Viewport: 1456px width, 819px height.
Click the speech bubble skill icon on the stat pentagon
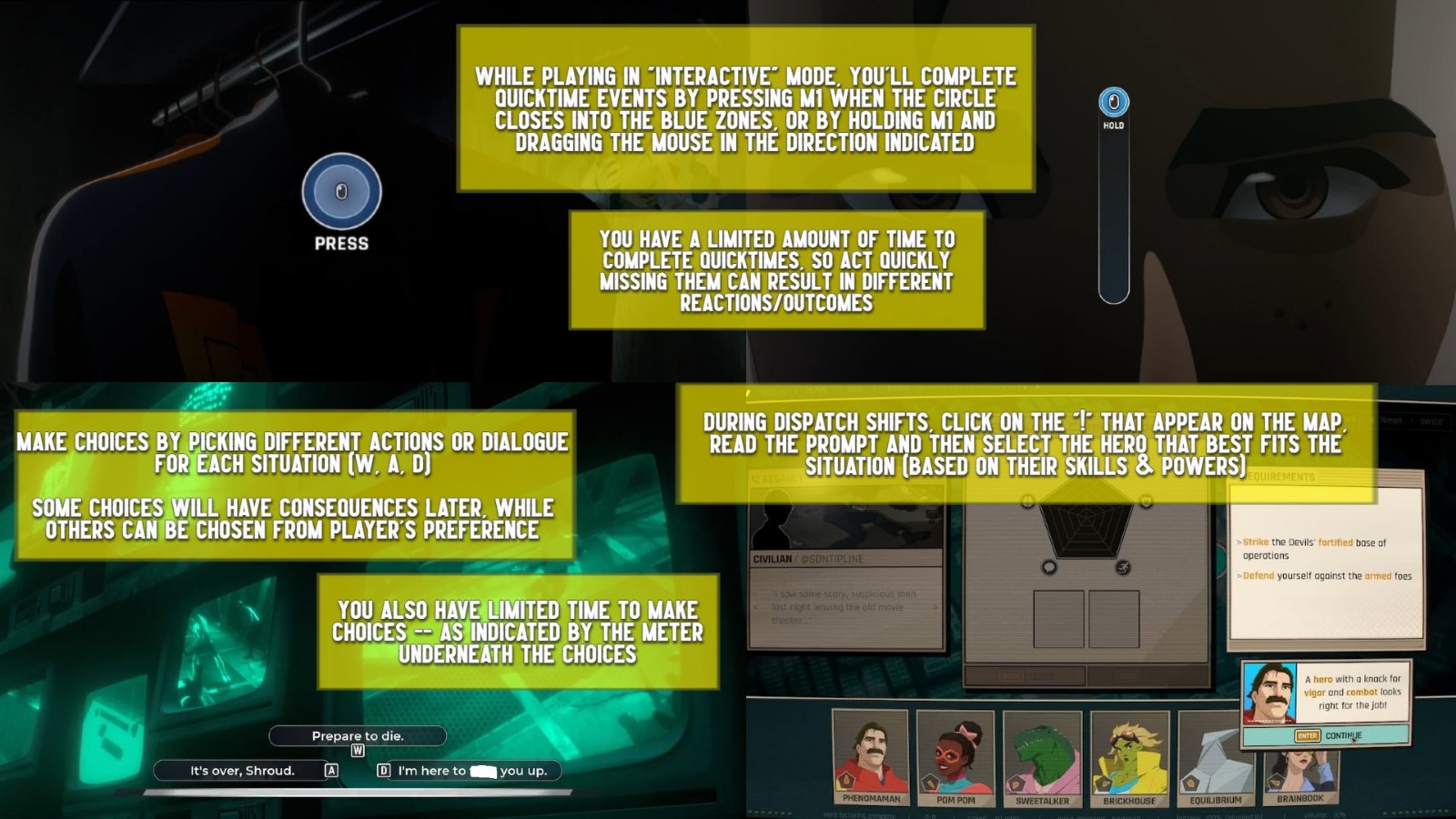[1049, 568]
